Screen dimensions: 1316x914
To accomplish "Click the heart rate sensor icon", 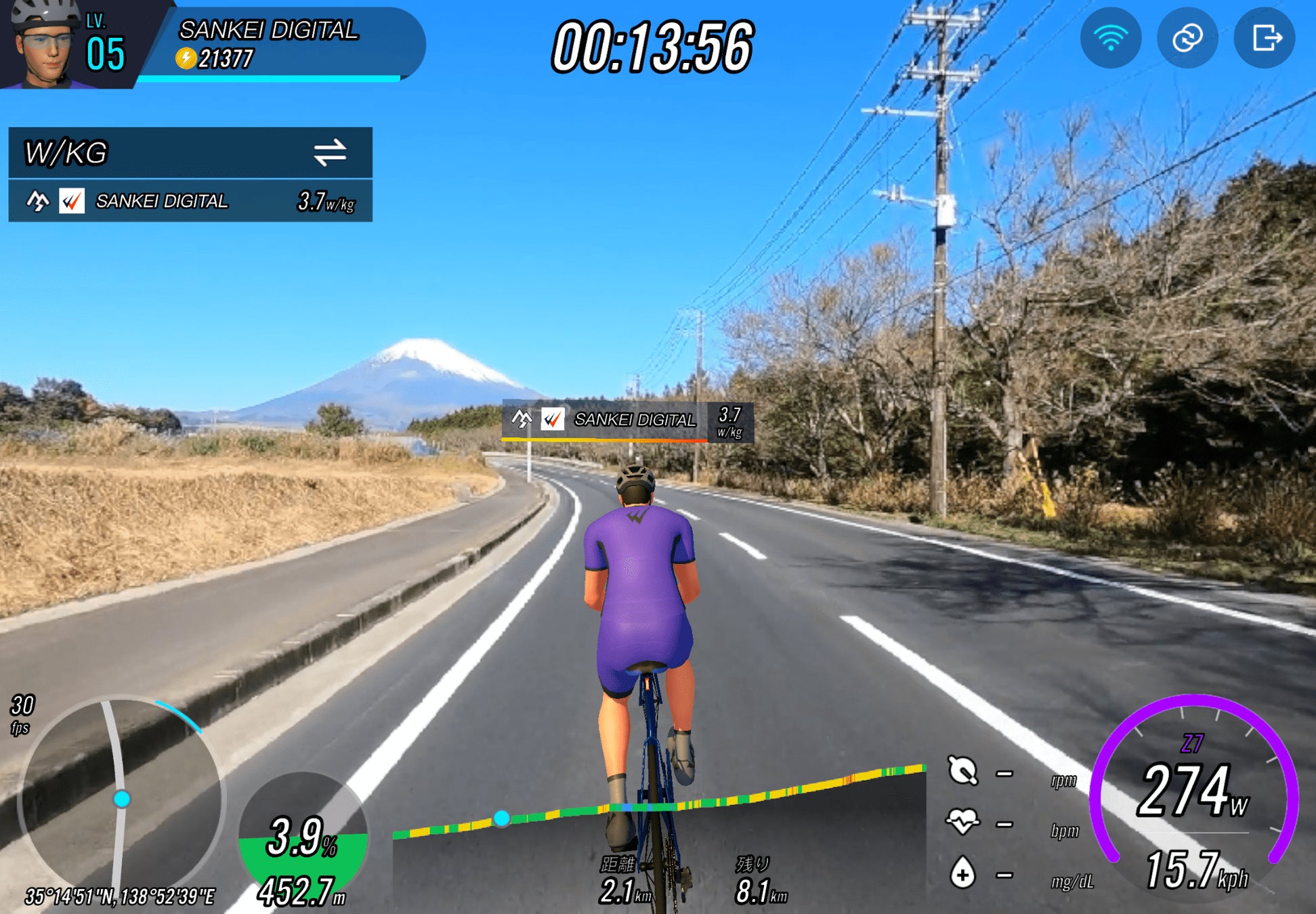I will (962, 822).
